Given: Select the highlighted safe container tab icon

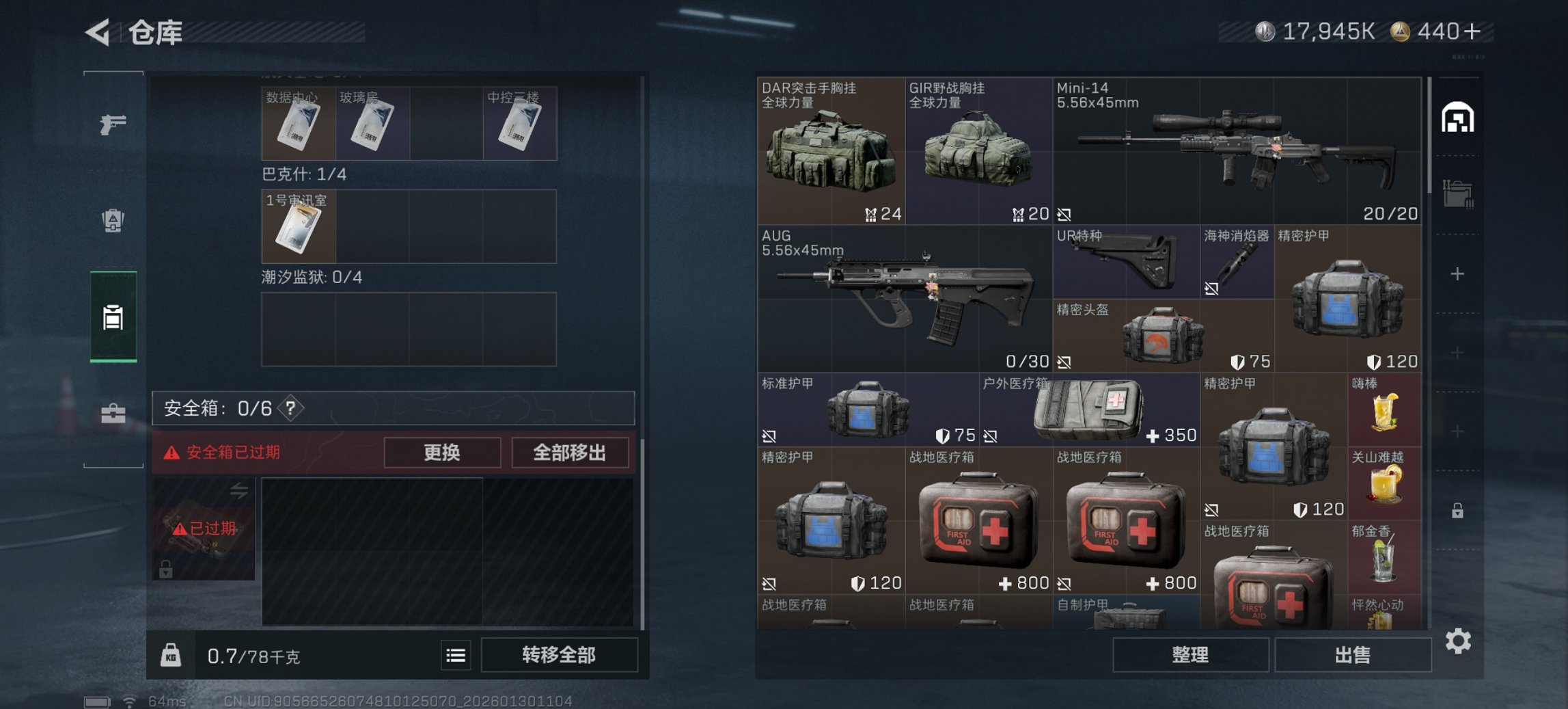Looking at the screenshot, I should click(113, 316).
